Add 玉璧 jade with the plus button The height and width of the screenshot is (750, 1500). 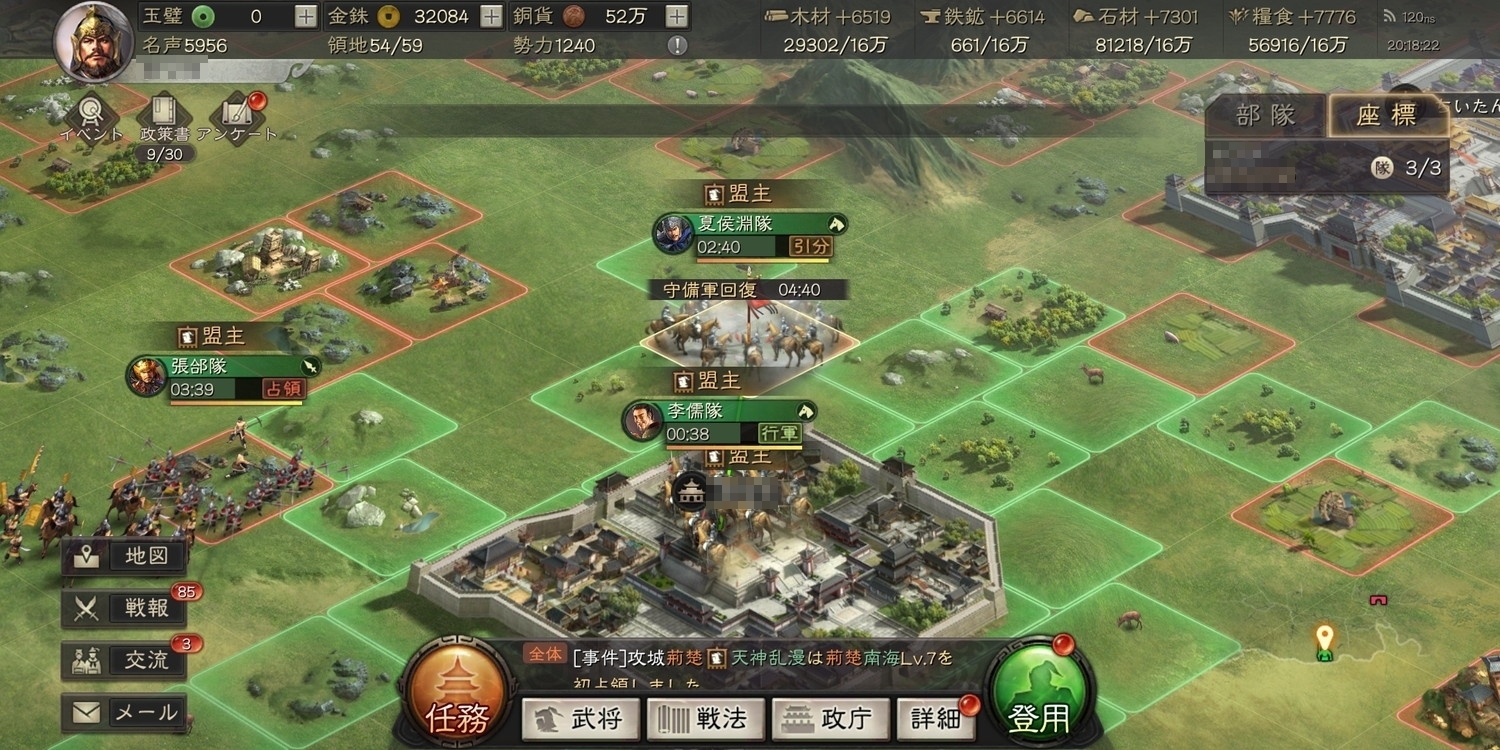tap(307, 16)
